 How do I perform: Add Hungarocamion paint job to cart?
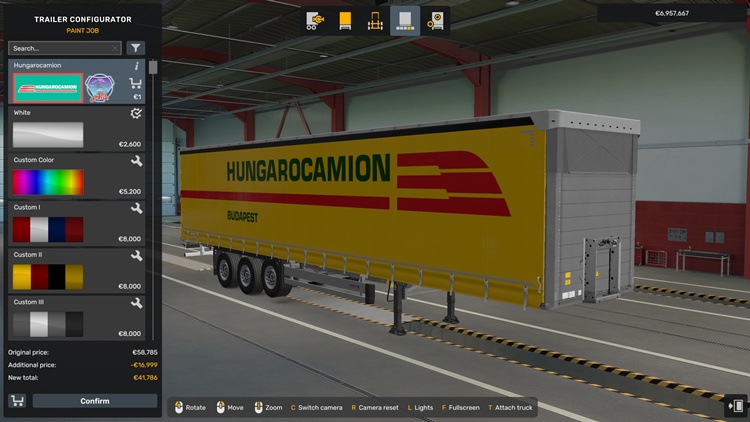point(136,84)
